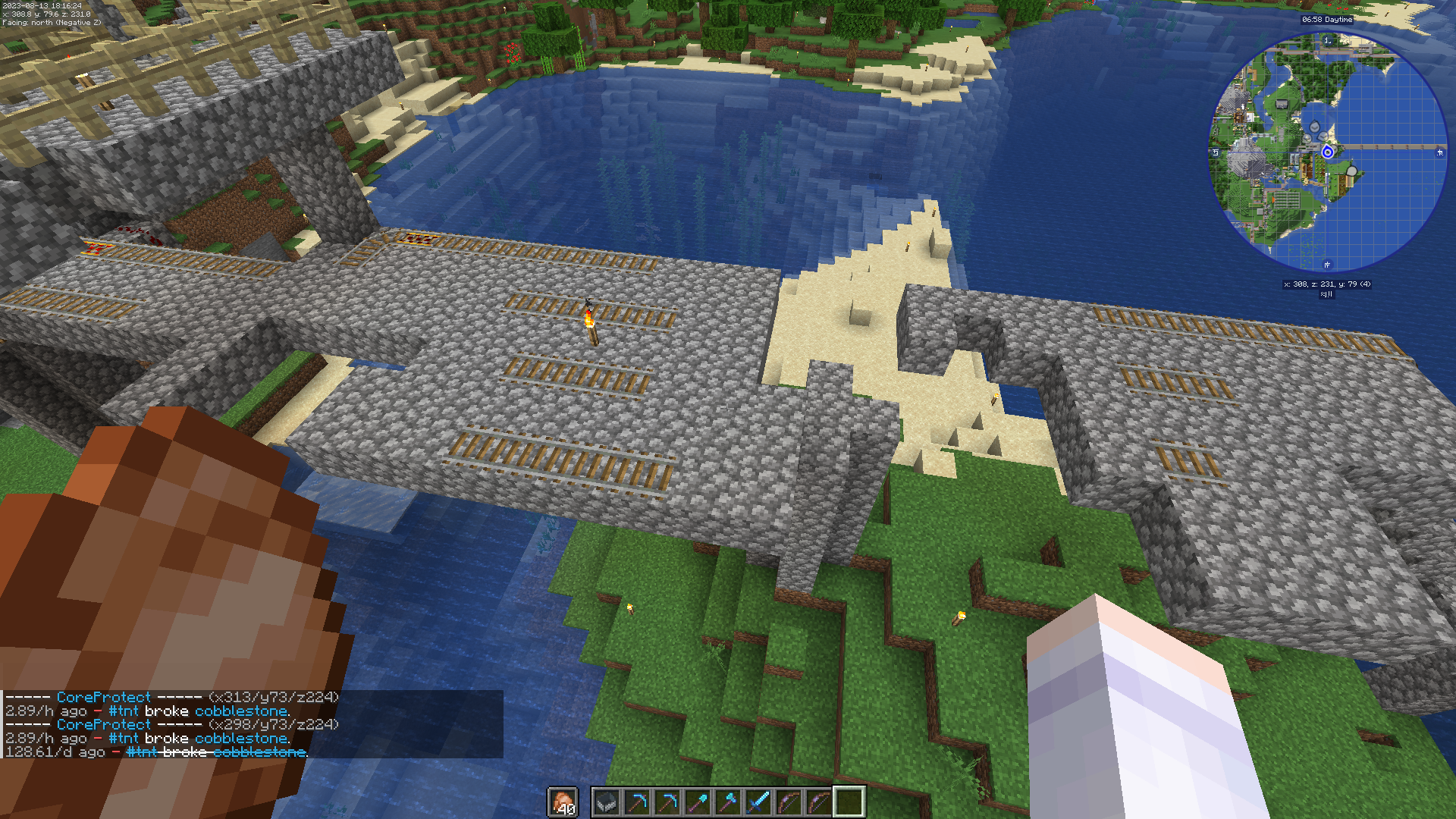This screenshot has height=819, width=1456.
Task: Click the off-hand cooked chicken slot
Action: tap(562, 802)
